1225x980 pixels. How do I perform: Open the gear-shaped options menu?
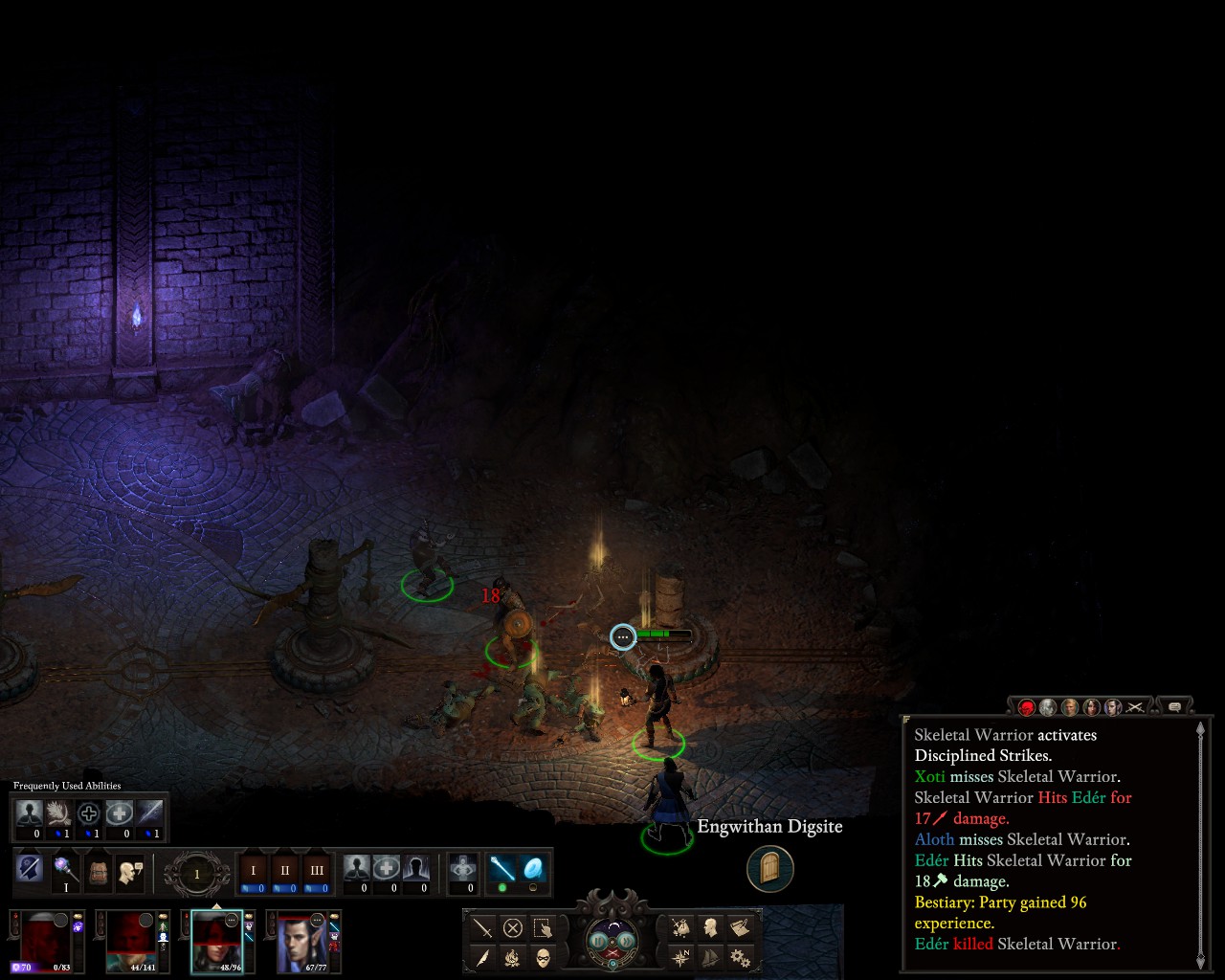(x=739, y=956)
